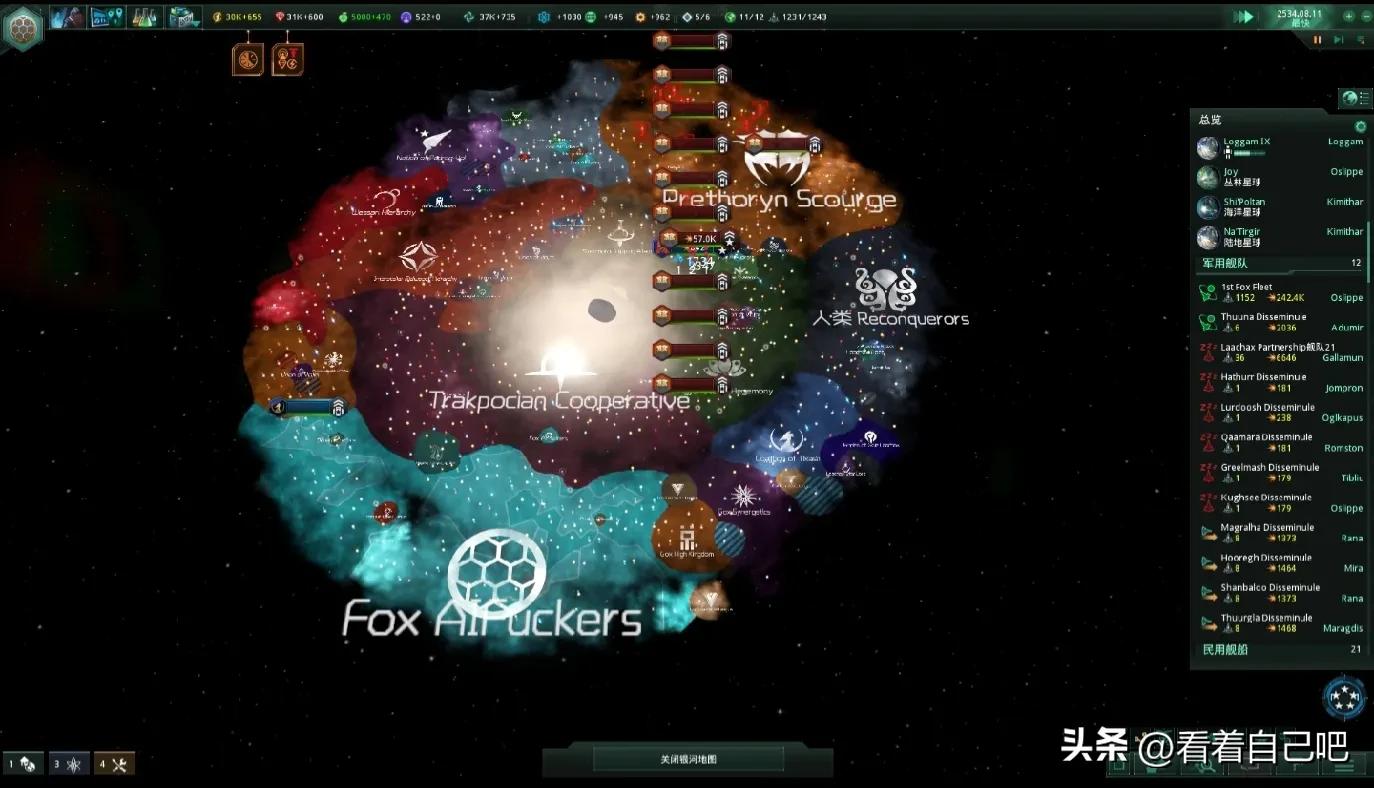The width and height of the screenshot is (1374, 788).
Task: Open the outliner settings gear icon
Action: pyautogui.click(x=1360, y=127)
